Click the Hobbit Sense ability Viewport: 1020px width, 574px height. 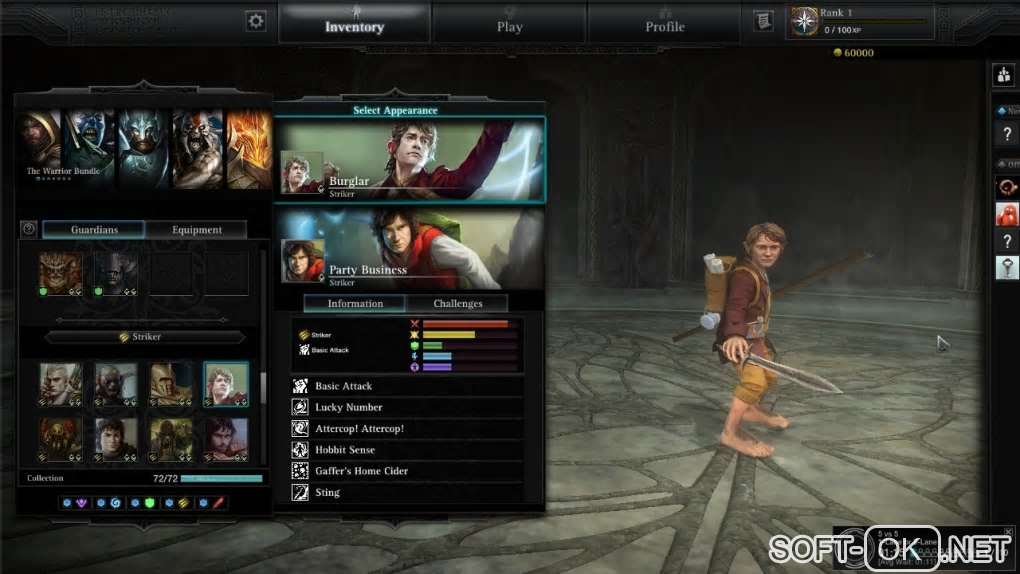coord(407,450)
